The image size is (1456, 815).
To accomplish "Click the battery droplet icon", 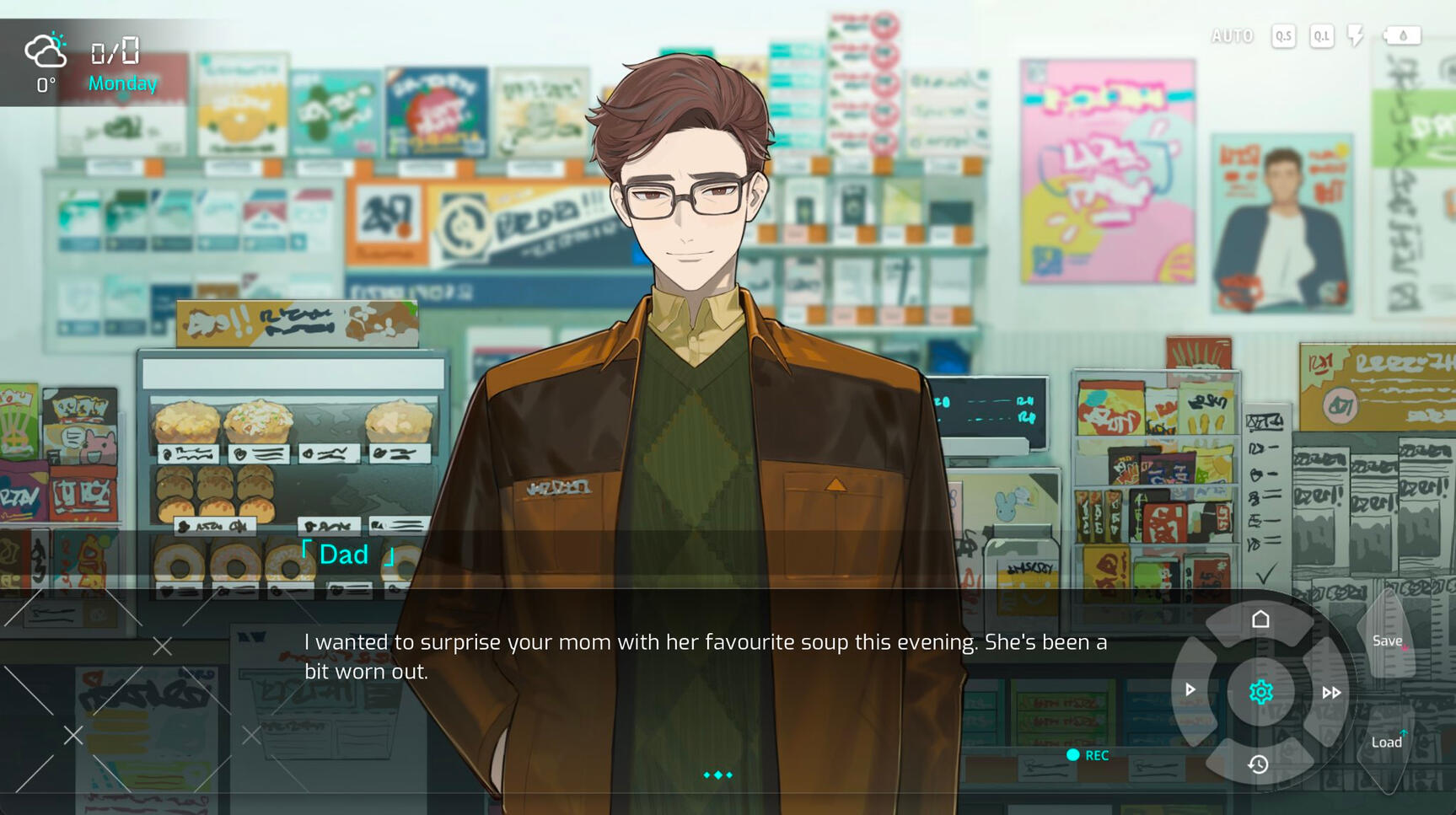I will (1402, 36).
